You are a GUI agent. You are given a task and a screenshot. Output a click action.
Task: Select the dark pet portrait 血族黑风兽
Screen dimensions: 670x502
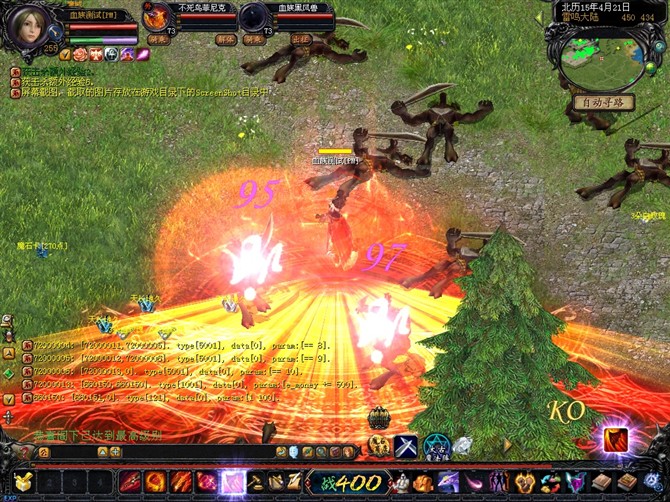254,18
